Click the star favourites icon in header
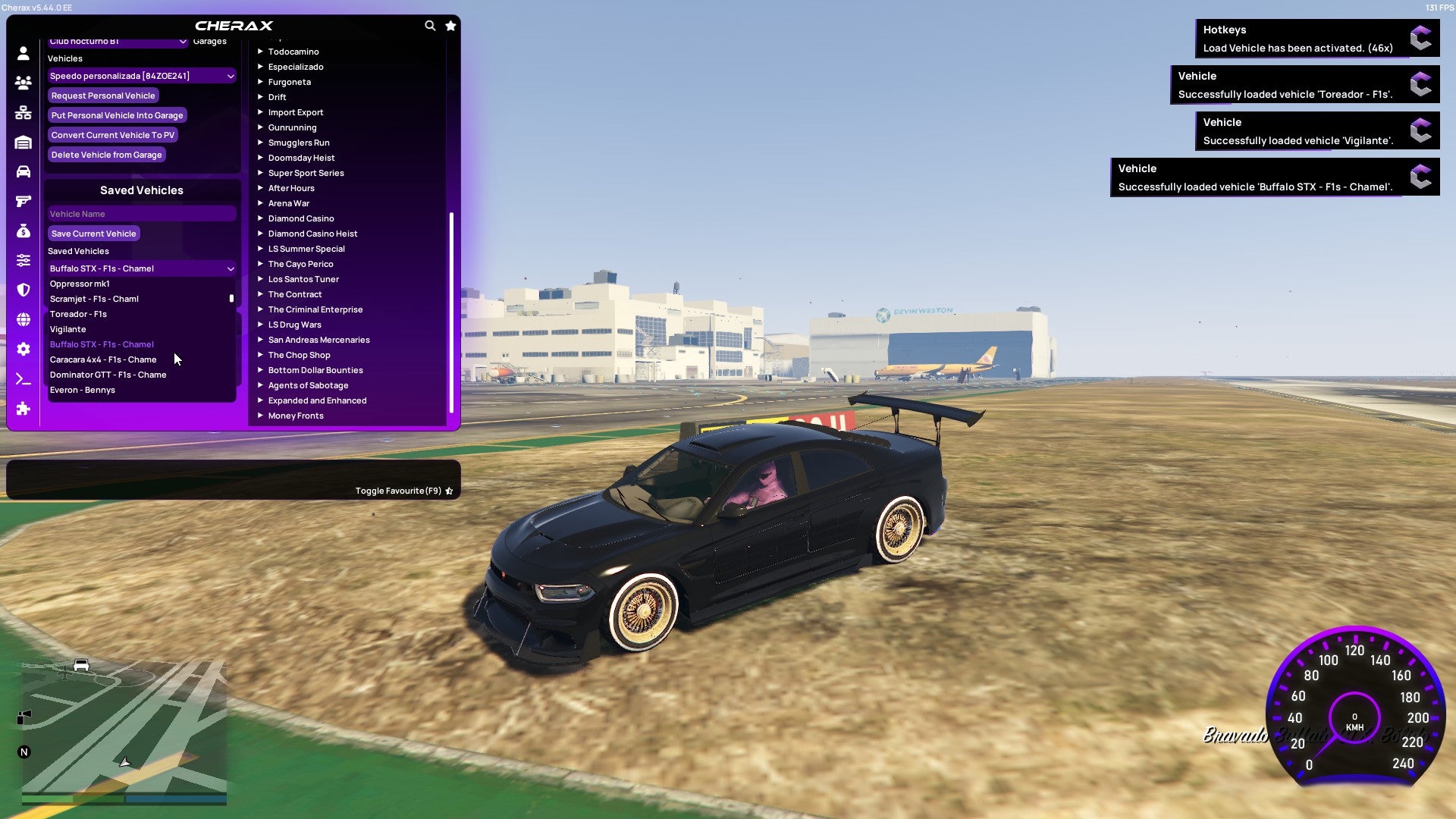Viewport: 1456px width, 819px height. click(450, 25)
